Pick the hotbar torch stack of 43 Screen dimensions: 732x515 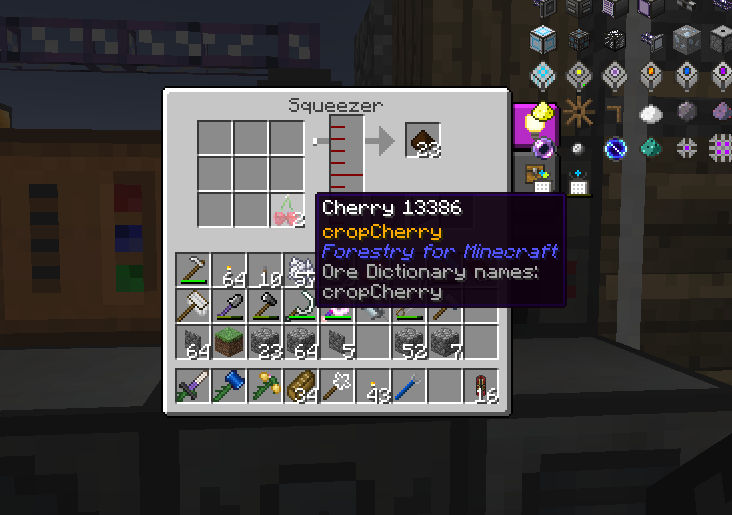click(x=373, y=386)
